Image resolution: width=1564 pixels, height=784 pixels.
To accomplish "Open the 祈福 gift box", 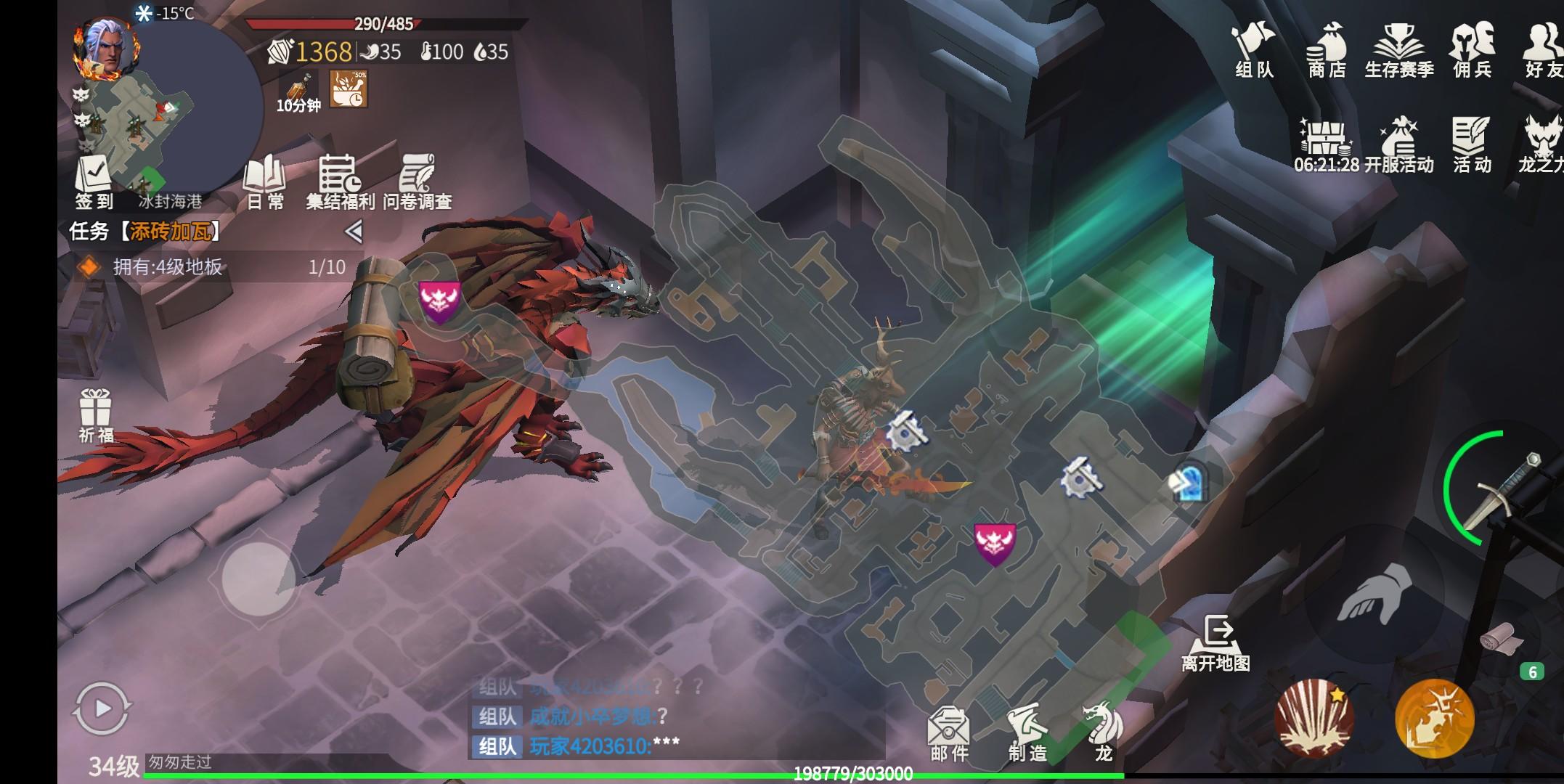I will [96, 415].
